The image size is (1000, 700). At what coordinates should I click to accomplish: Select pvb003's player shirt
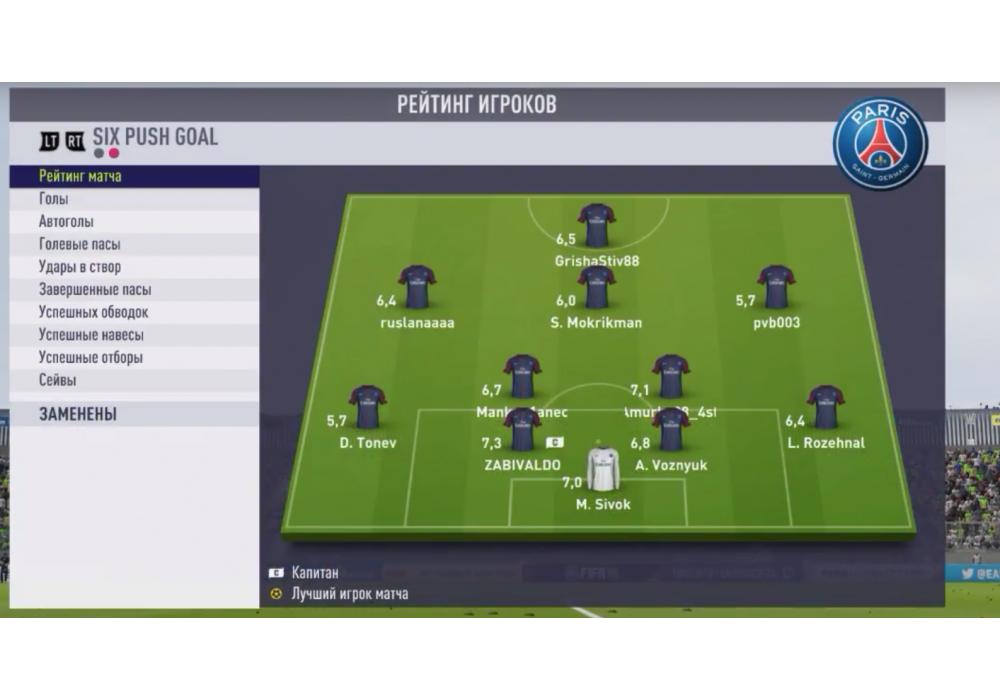pyautogui.click(x=776, y=287)
